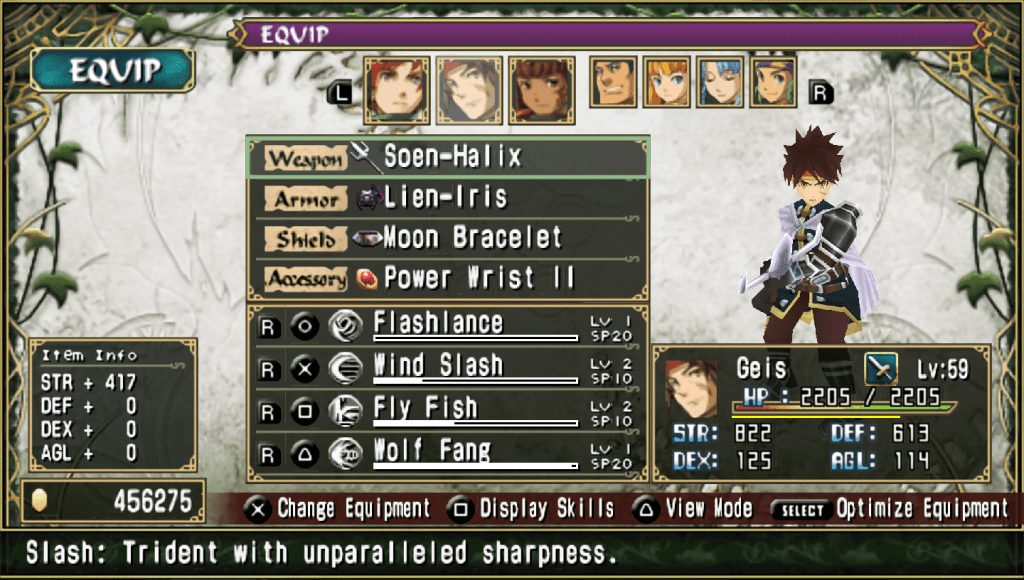Switch to the red-haired character portrait
Viewport: 1024px width, 580px height.
pyautogui.click(x=397, y=89)
